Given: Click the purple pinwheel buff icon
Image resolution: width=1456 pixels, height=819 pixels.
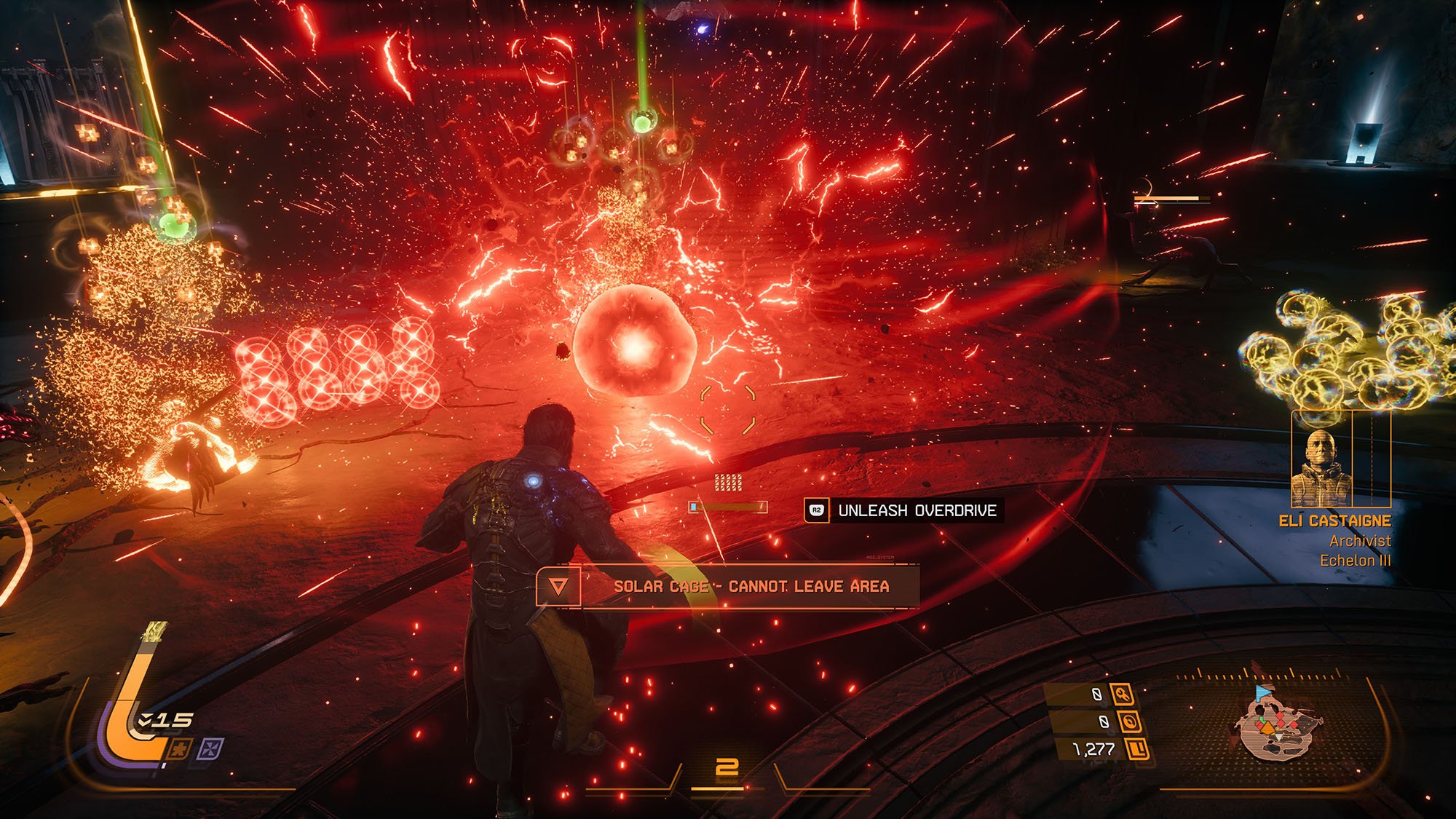Looking at the screenshot, I should click(212, 748).
